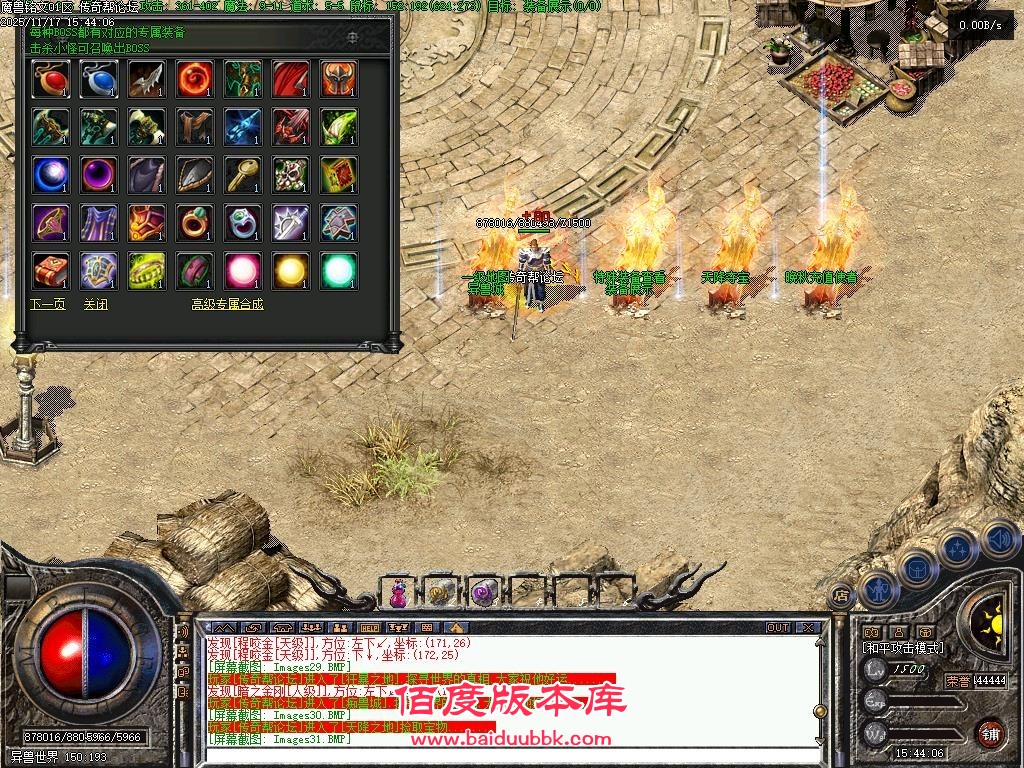Choose the golden key item slot

[243, 175]
